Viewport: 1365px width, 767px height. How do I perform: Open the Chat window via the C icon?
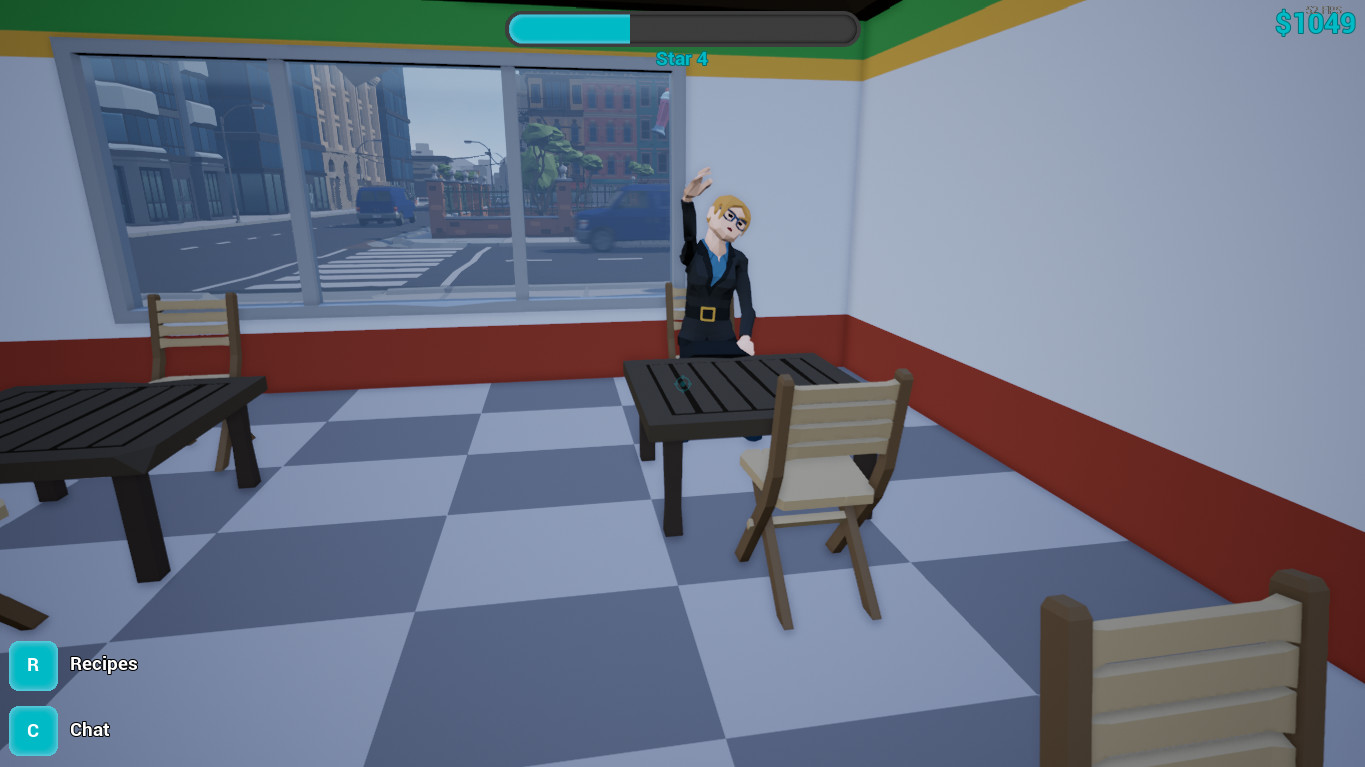32,730
